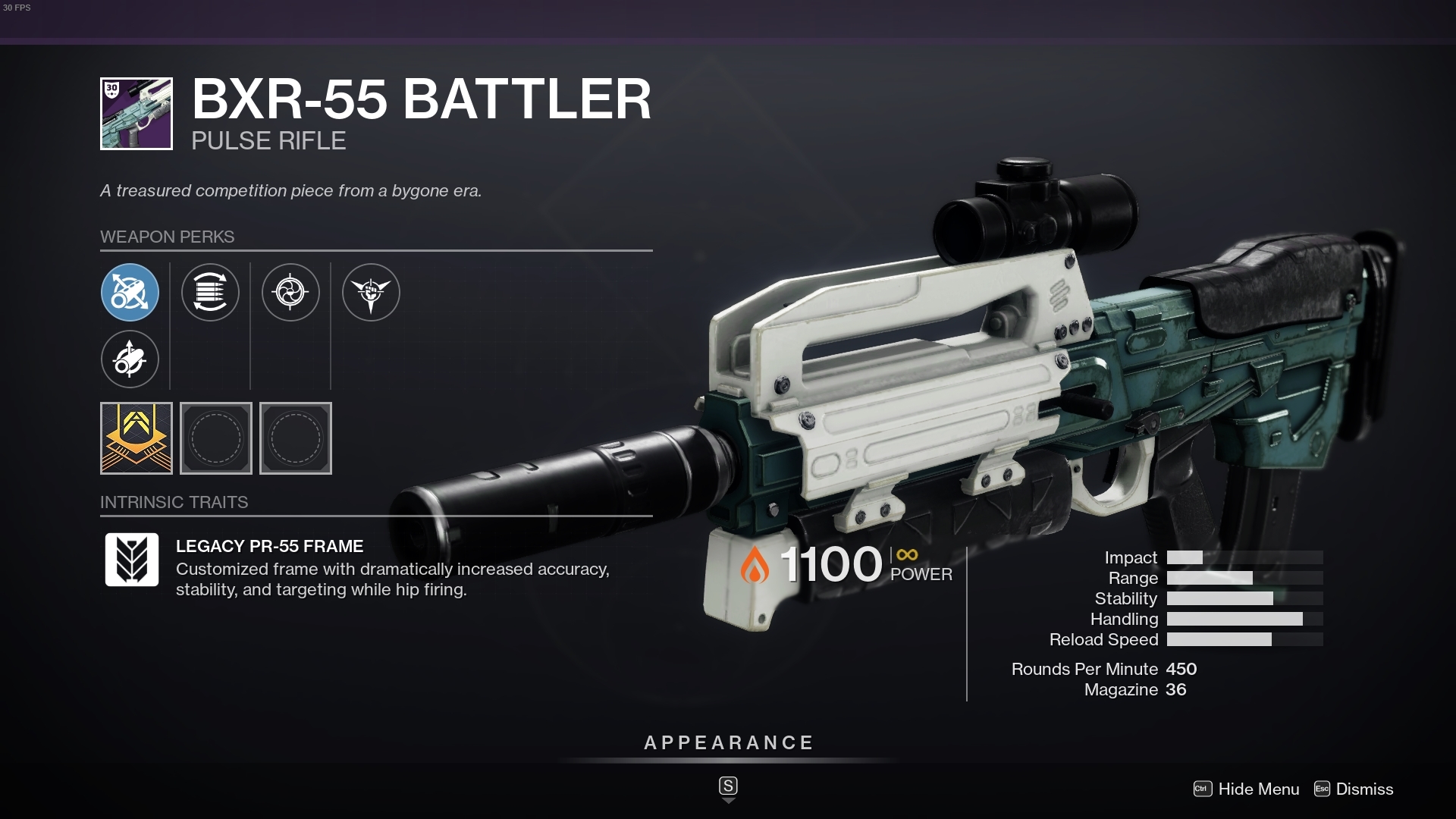Click the S key glyph above Appearance
Screen dimensions: 1456x819
coord(728,787)
